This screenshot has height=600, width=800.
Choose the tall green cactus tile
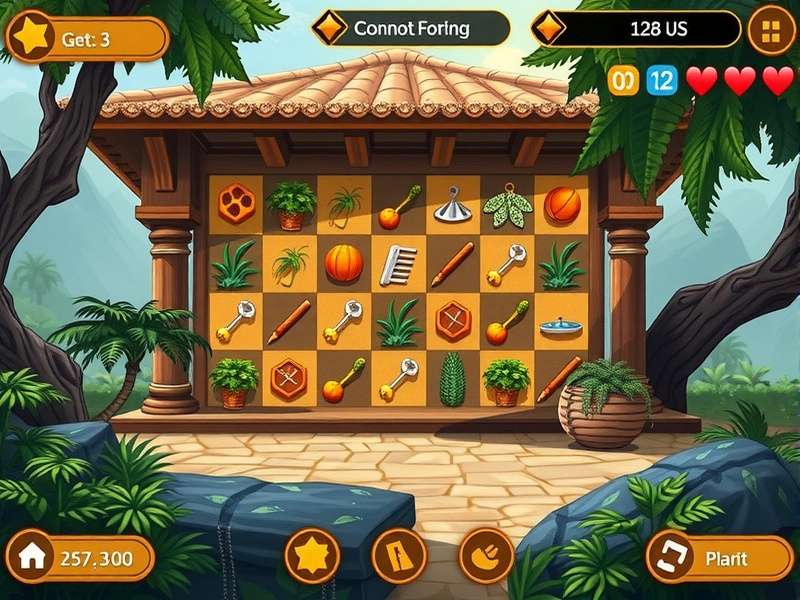[453, 379]
